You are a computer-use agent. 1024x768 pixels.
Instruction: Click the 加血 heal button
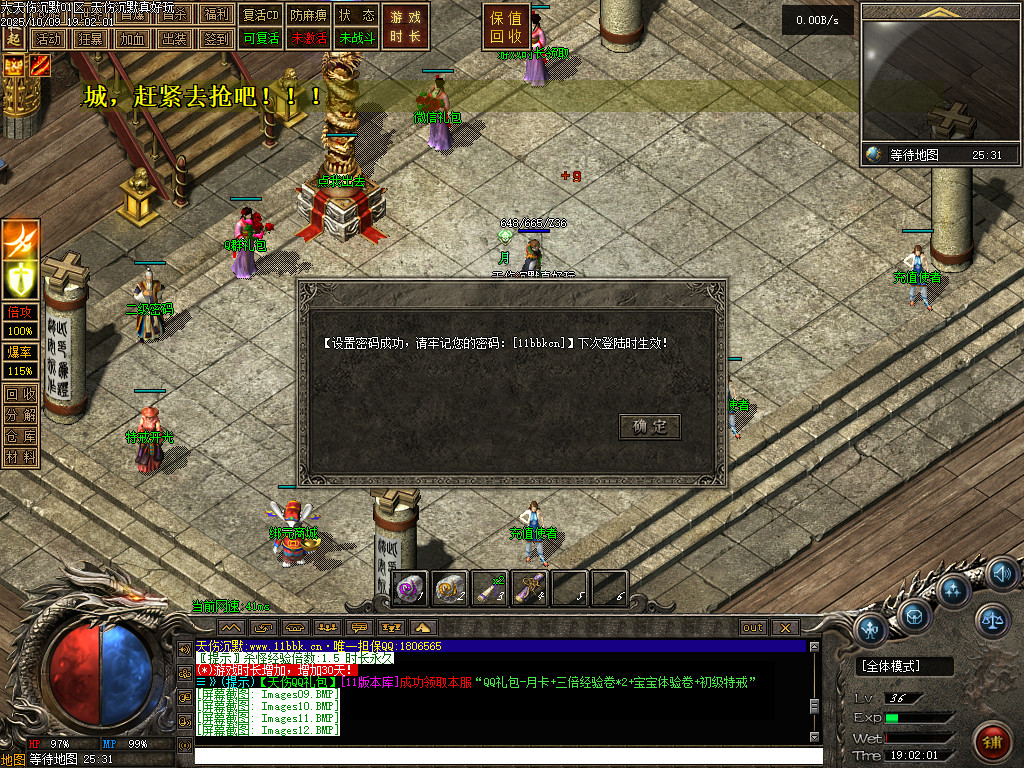coord(131,39)
